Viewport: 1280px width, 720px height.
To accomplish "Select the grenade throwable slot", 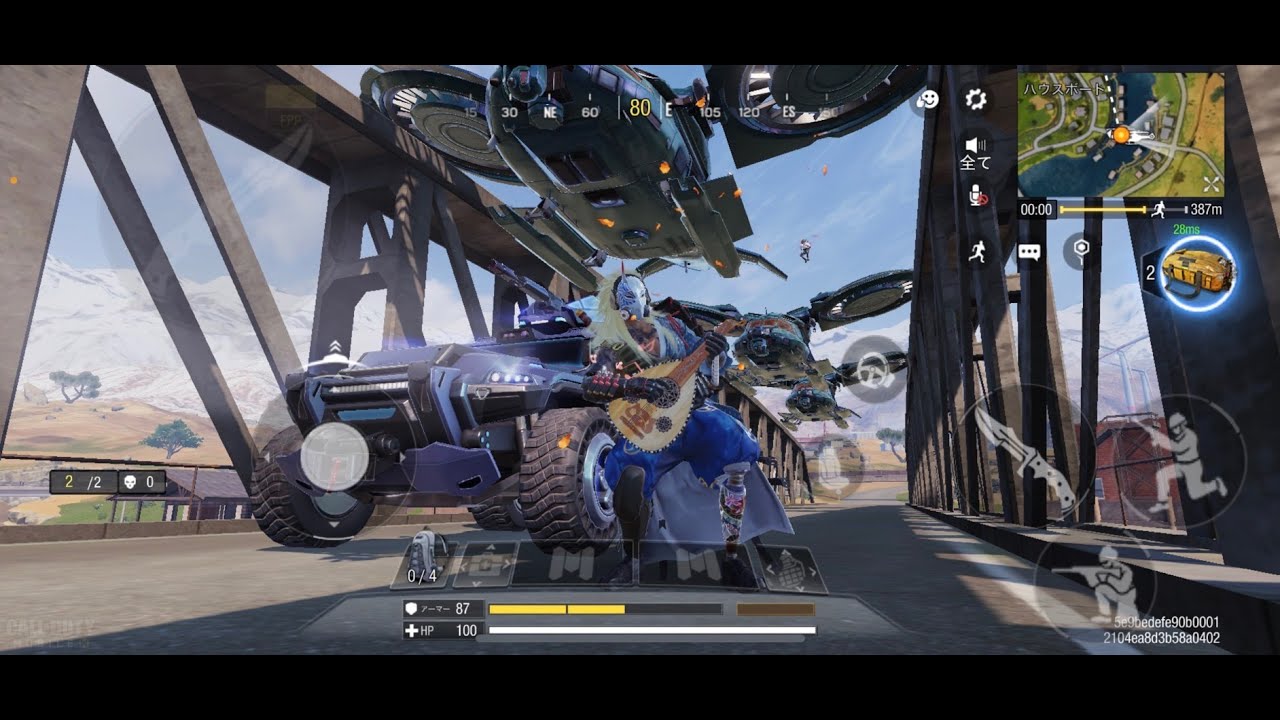I will click(793, 565).
